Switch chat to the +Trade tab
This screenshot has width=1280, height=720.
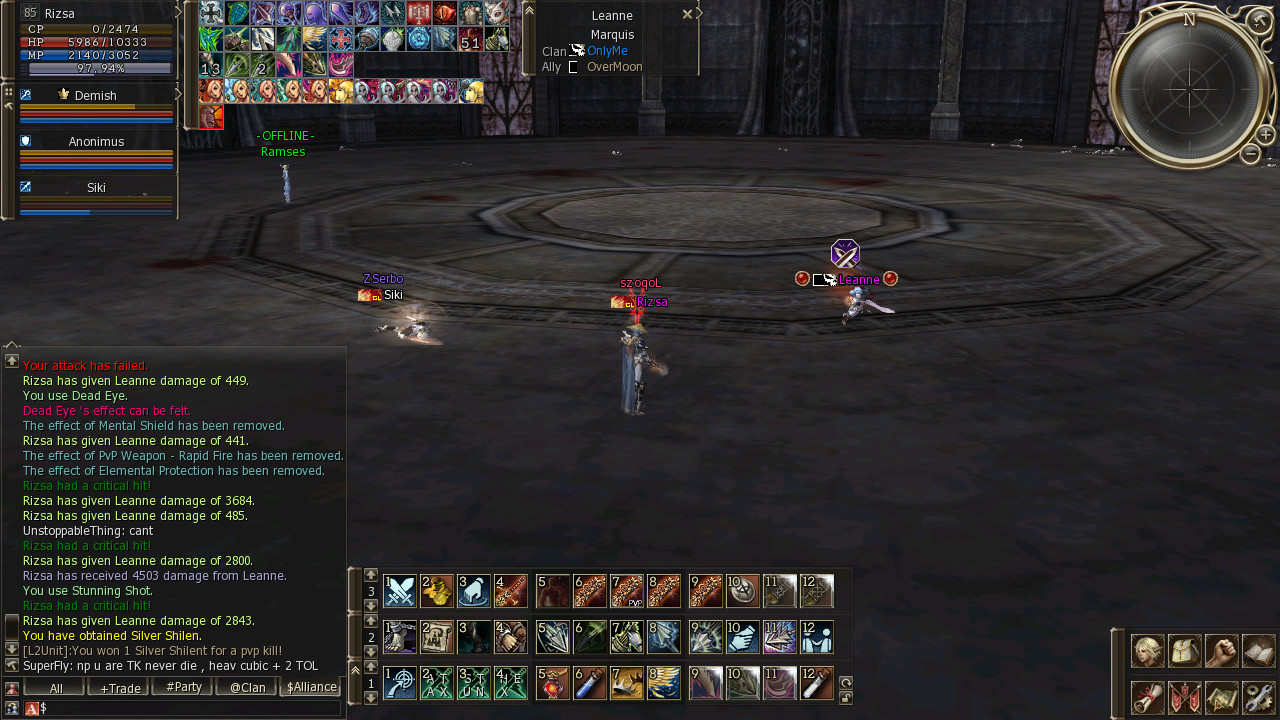tap(120, 688)
